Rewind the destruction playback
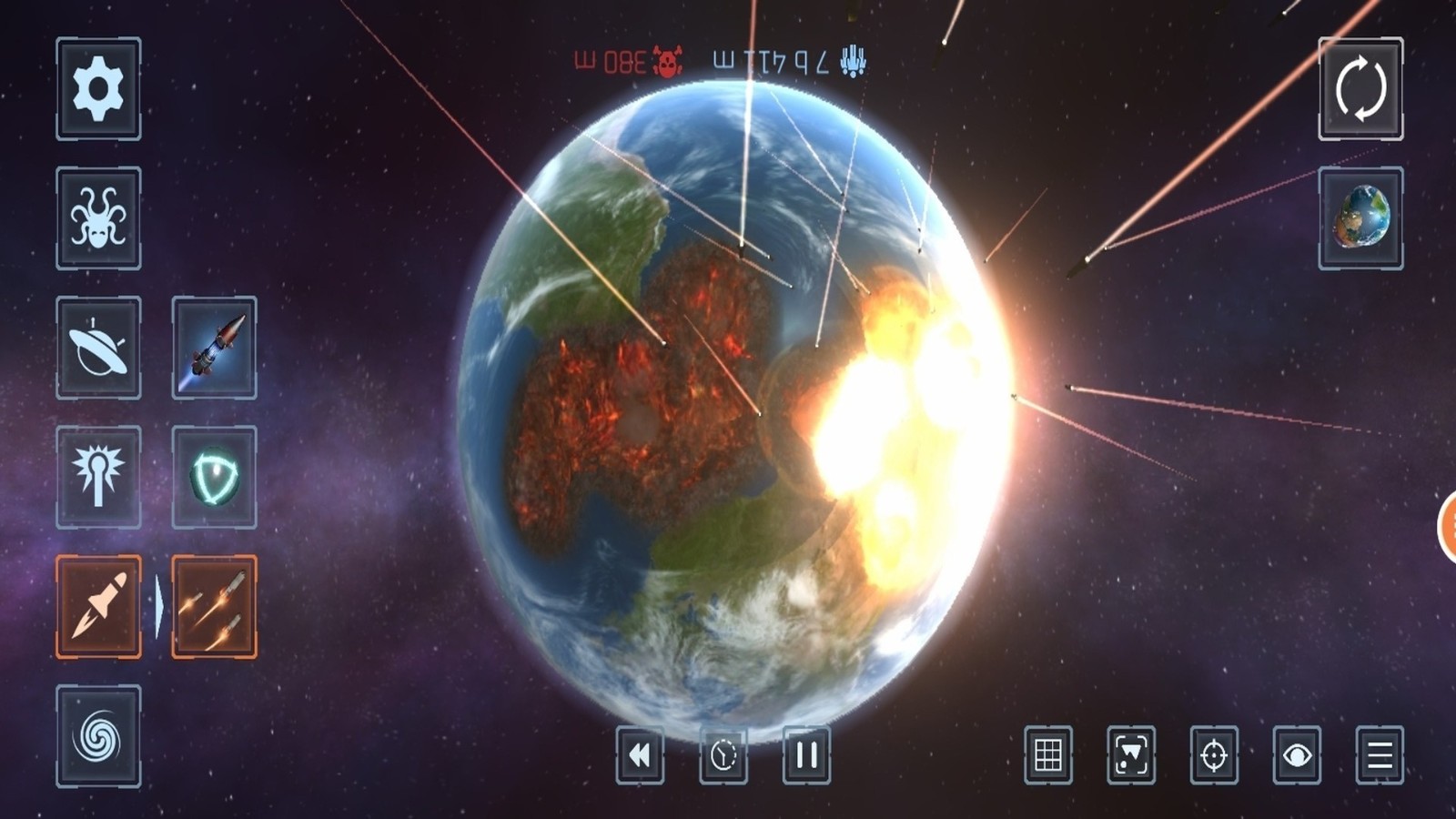Viewport: 1456px width, 819px height. point(641,754)
